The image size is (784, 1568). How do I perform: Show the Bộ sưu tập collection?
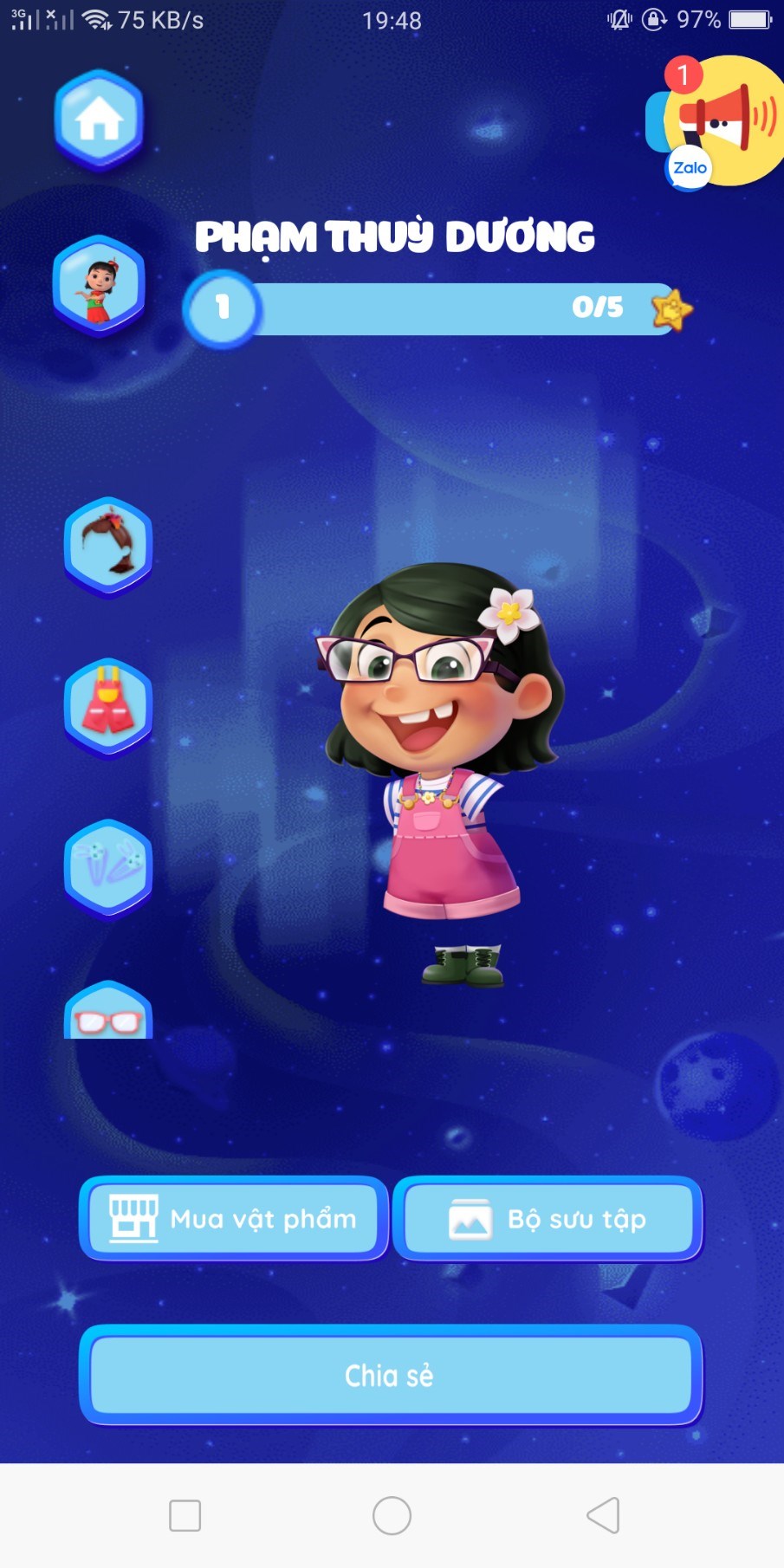coord(548,1219)
